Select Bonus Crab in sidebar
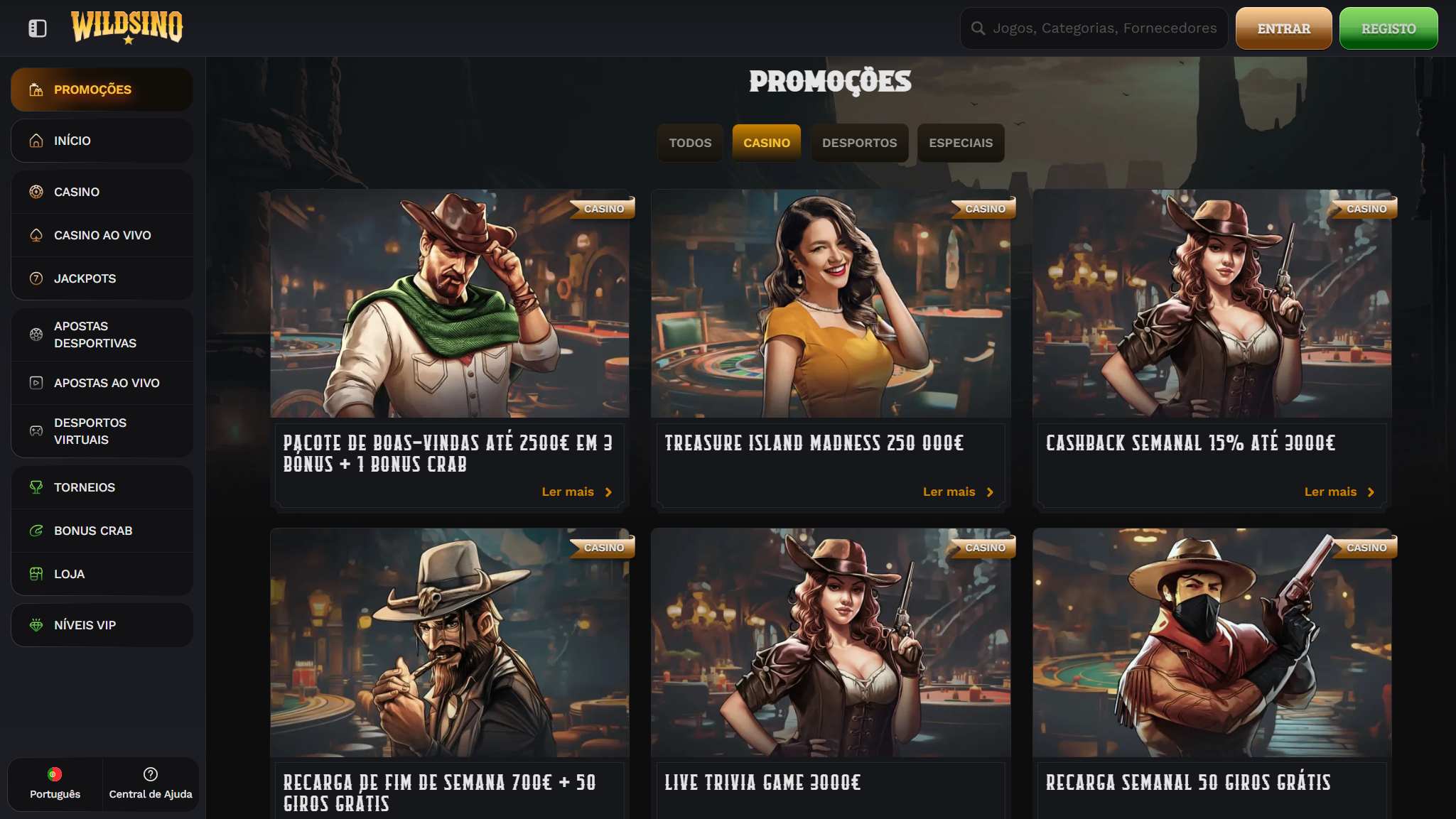 [102, 531]
